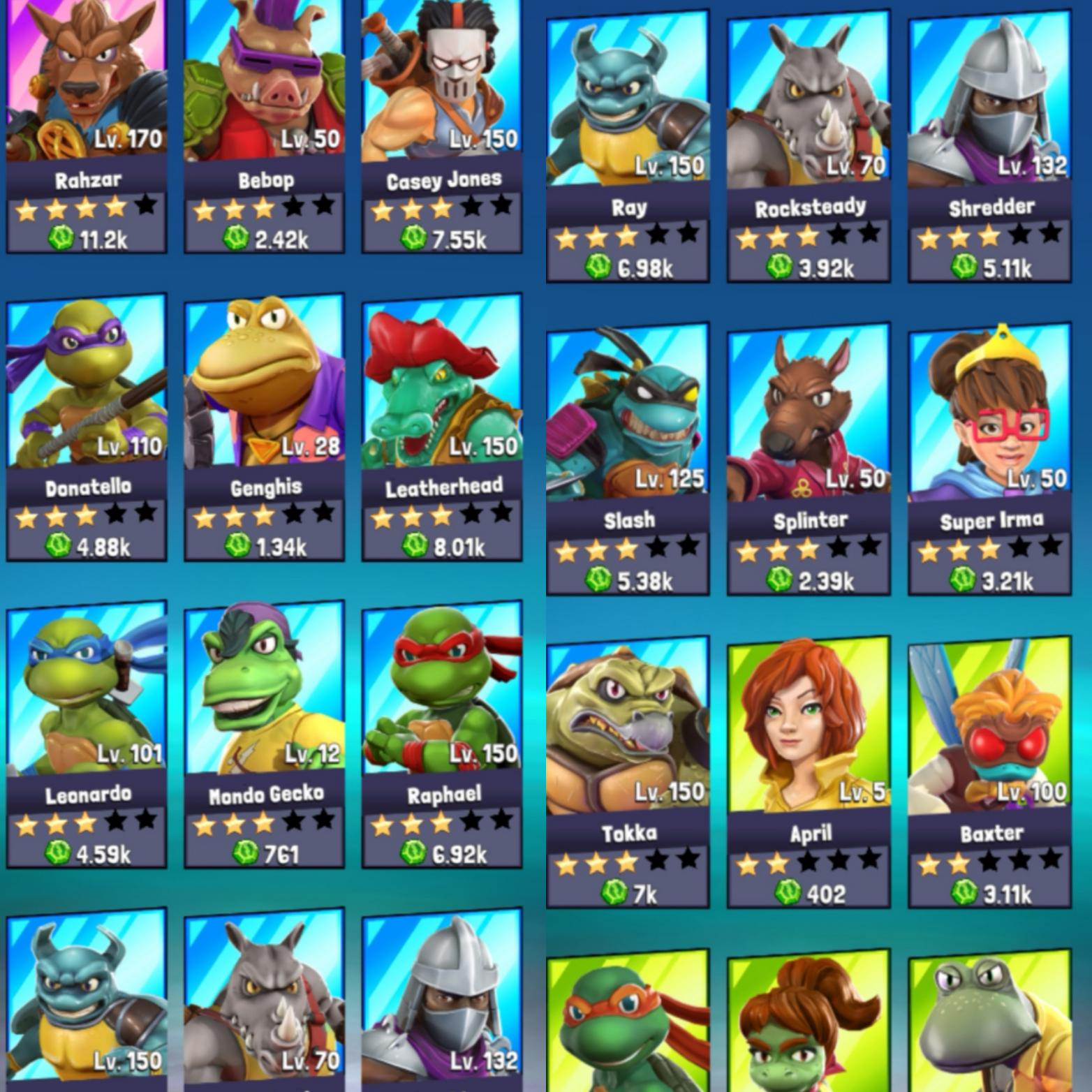Open the Genghis character card

point(265,391)
